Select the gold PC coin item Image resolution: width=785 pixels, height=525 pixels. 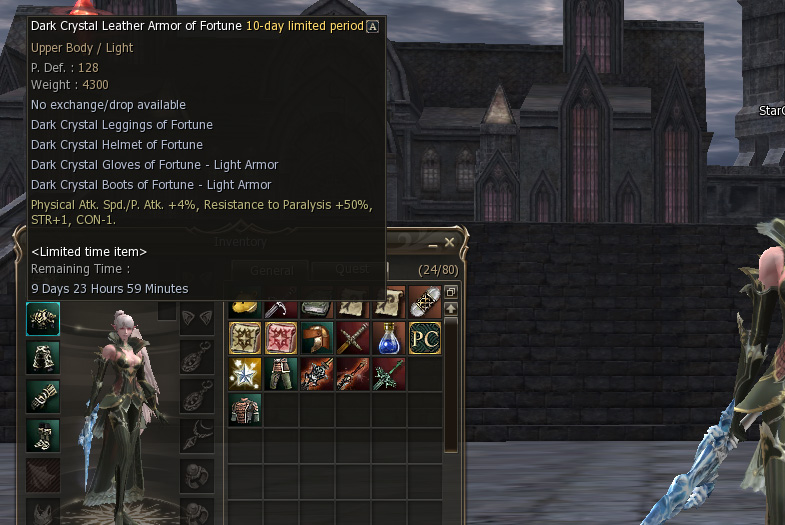(425, 338)
